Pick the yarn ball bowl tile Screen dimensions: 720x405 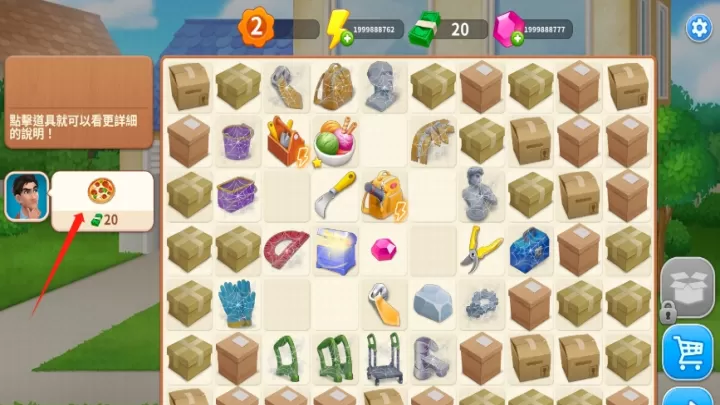click(334, 141)
